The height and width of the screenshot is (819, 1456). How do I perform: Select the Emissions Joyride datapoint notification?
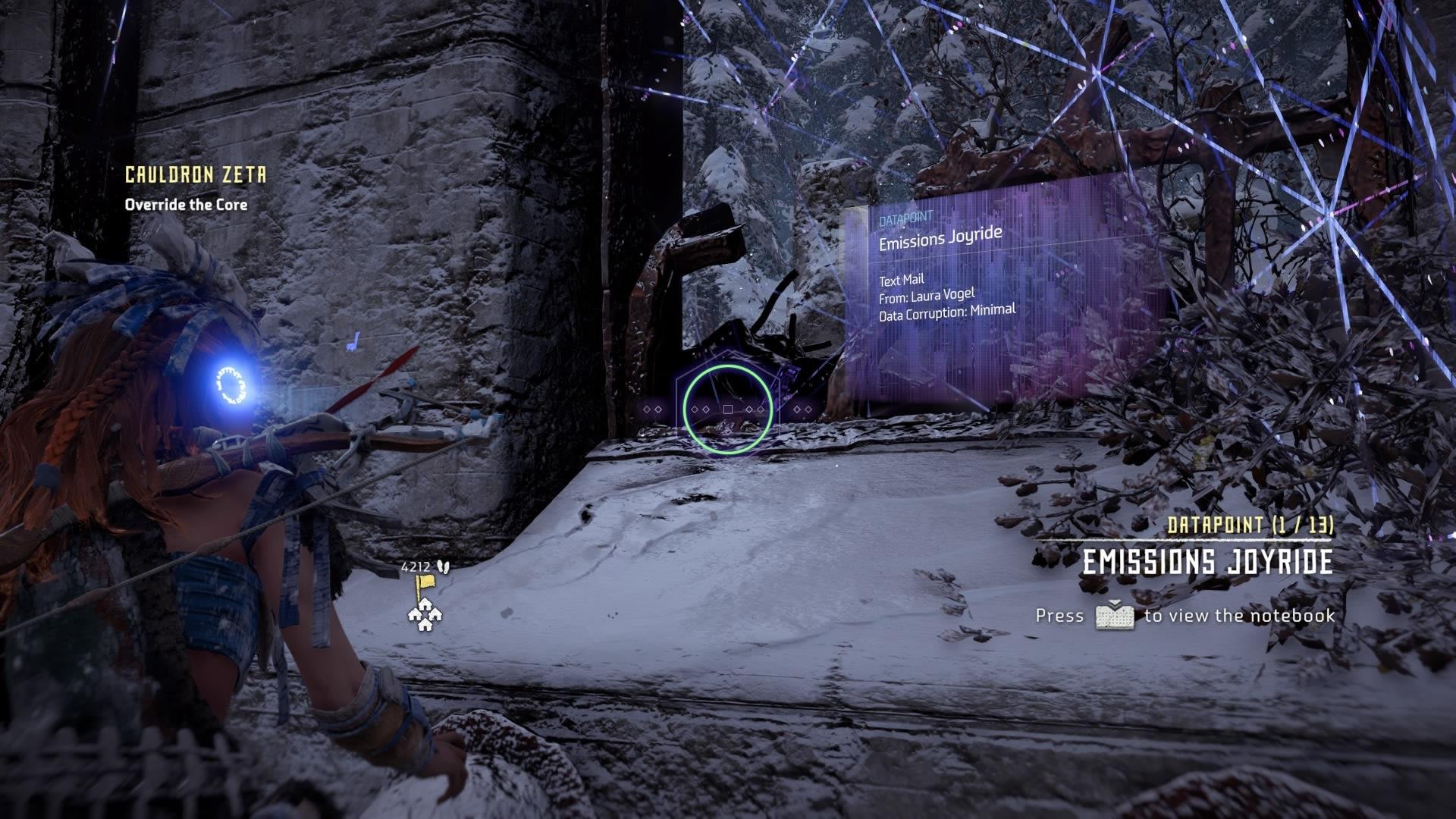click(1206, 561)
